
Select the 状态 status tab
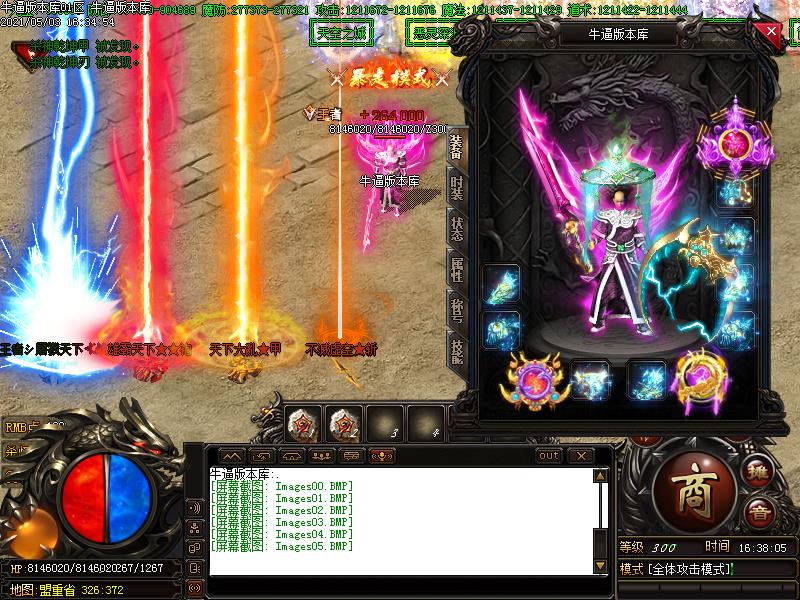click(456, 228)
